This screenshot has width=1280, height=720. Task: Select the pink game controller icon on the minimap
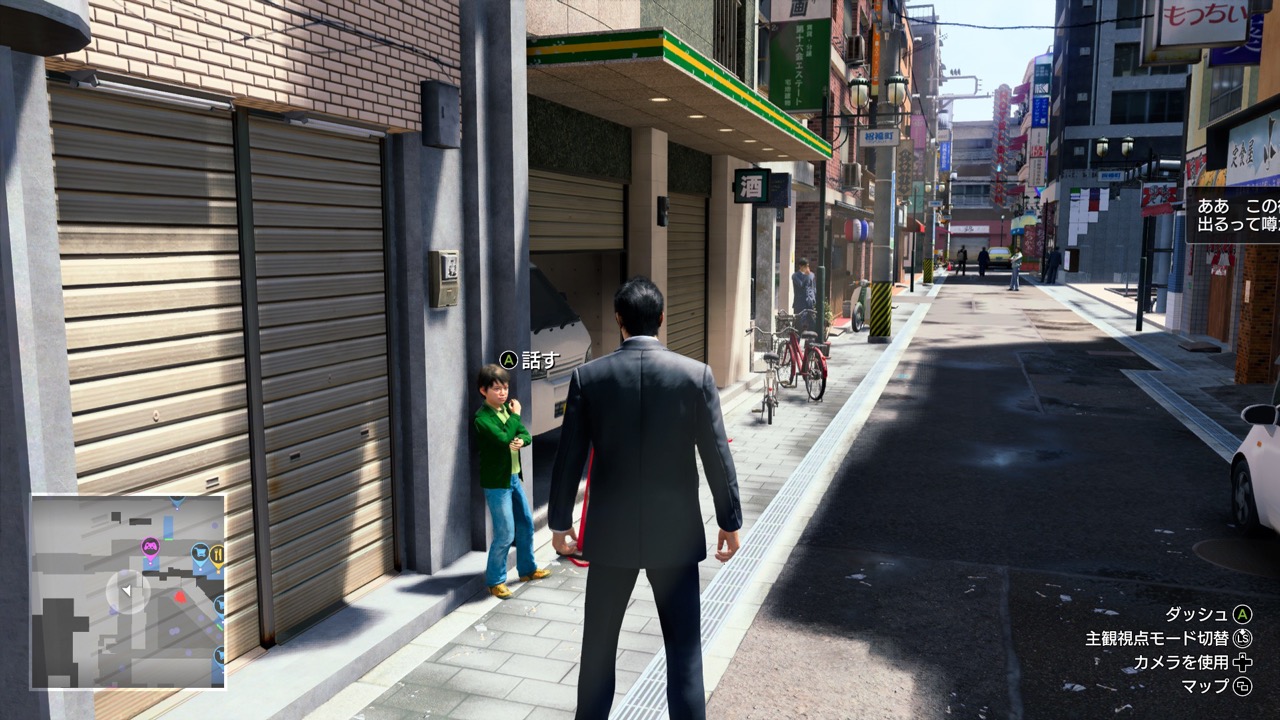pos(152,546)
